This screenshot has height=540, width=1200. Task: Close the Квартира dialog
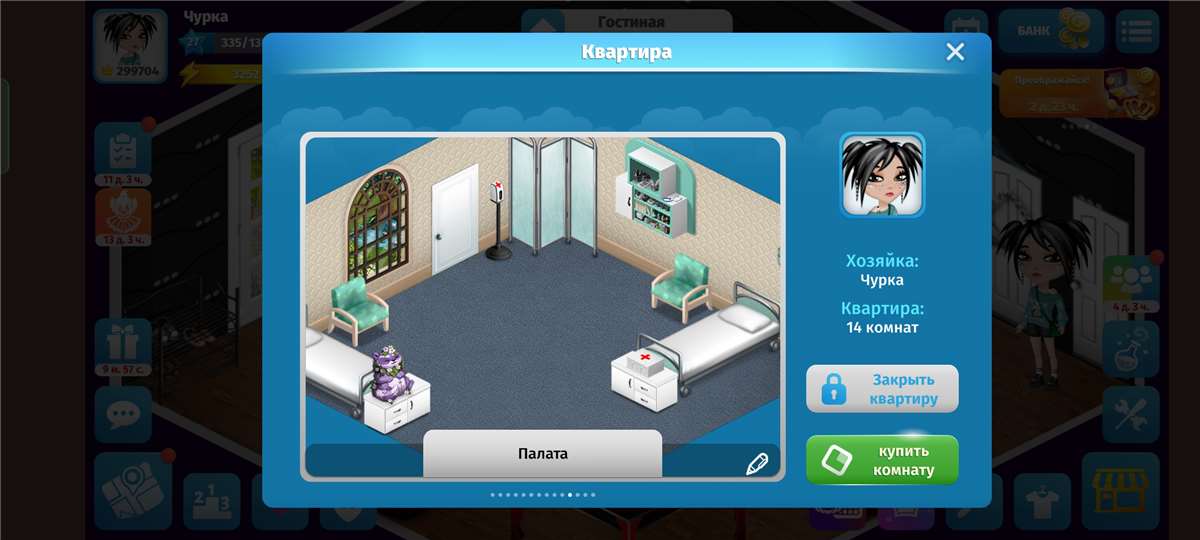click(955, 52)
